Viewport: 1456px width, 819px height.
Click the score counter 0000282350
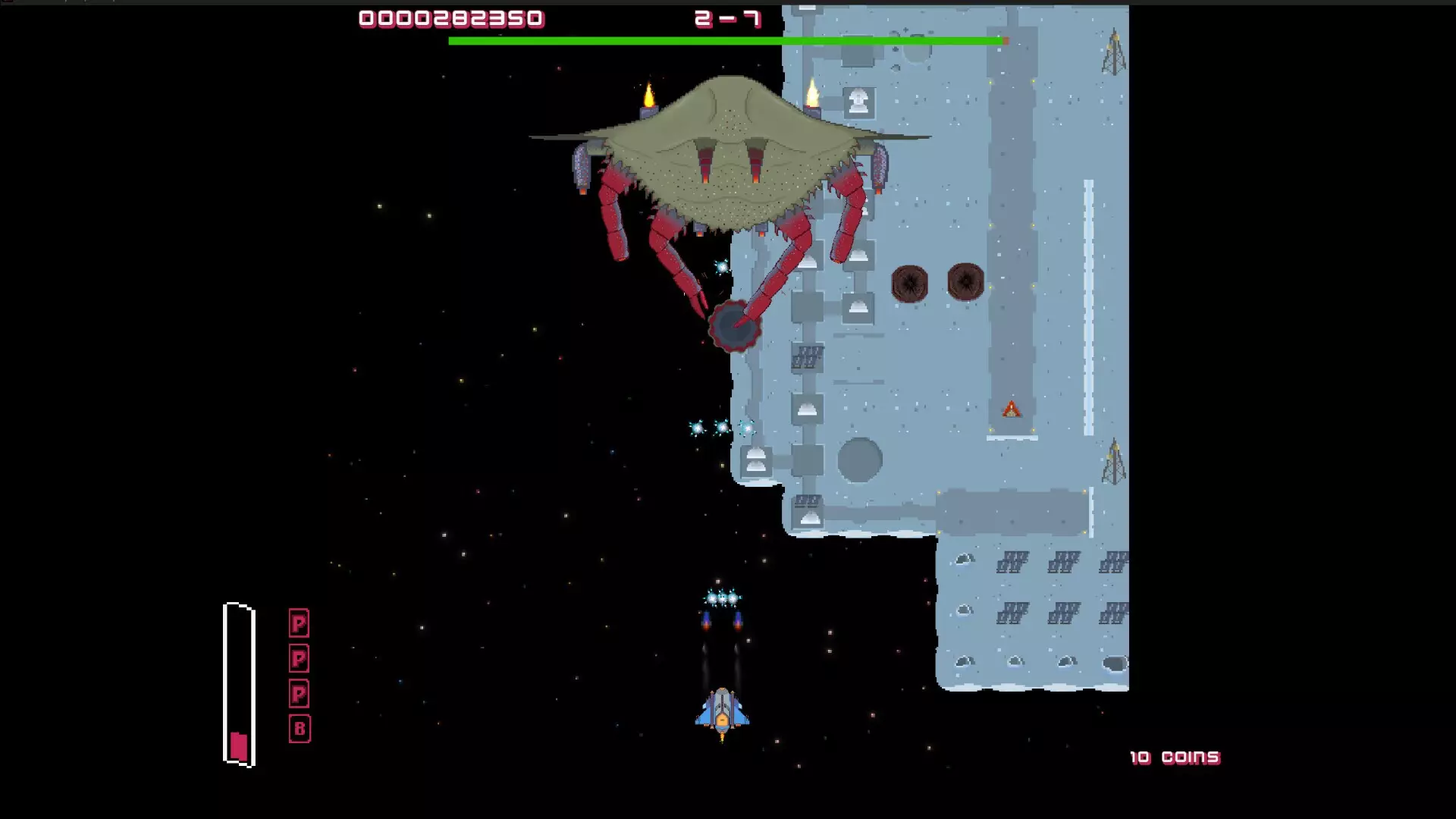[450, 18]
